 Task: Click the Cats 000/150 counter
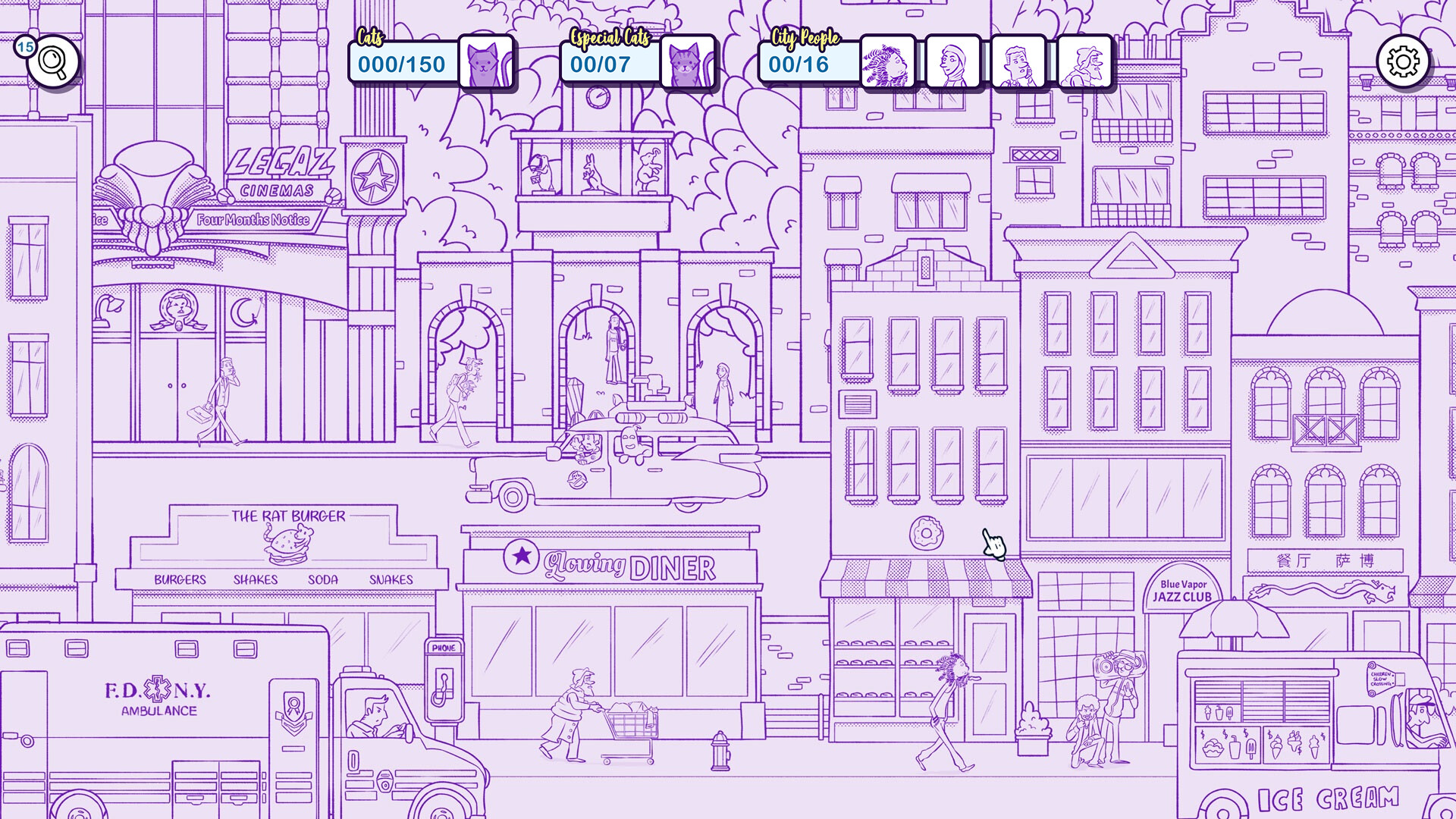[403, 64]
